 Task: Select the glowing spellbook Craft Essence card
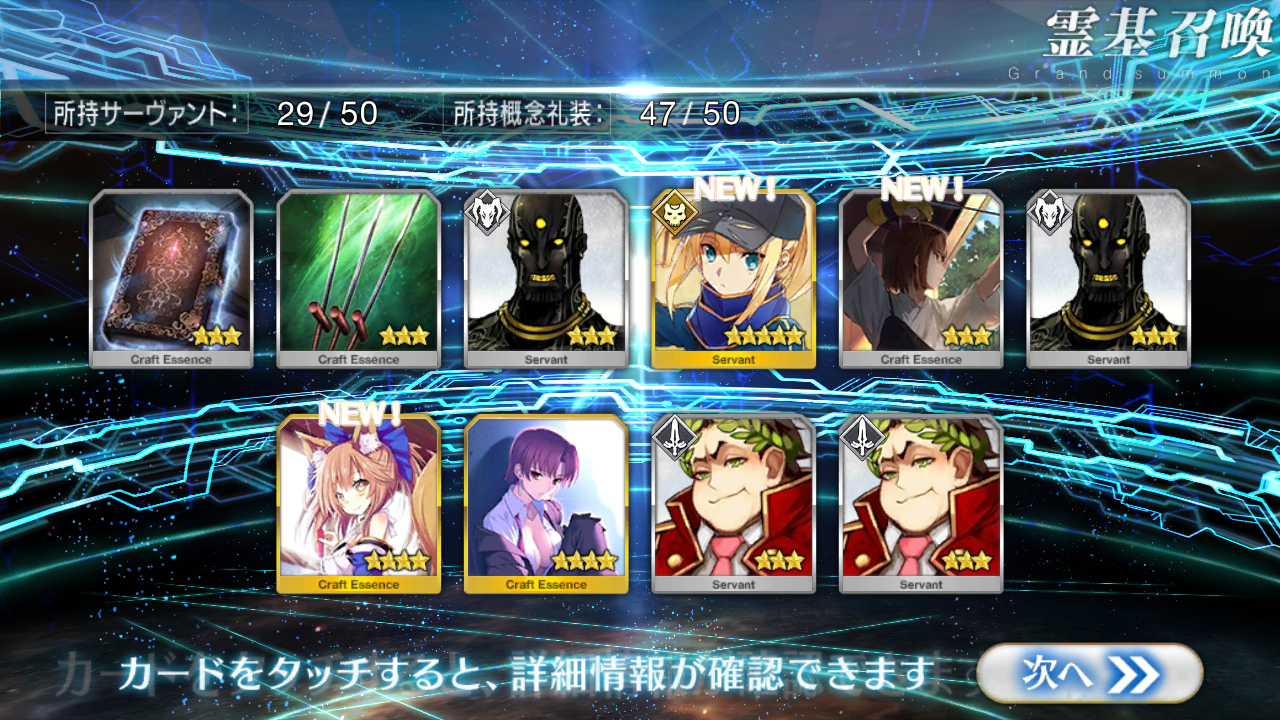coord(171,278)
